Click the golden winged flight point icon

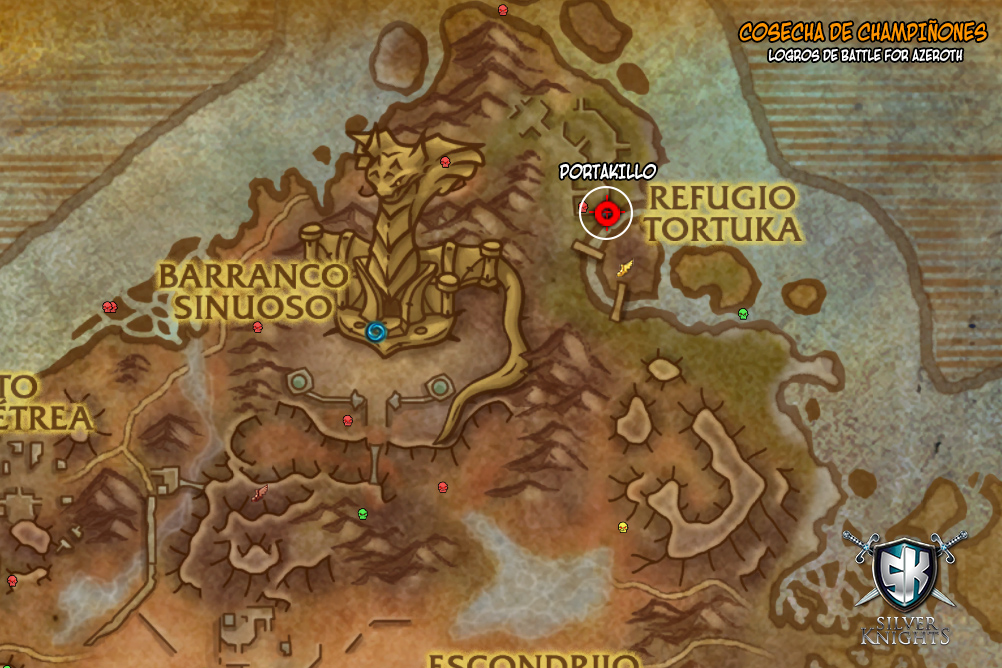626,267
